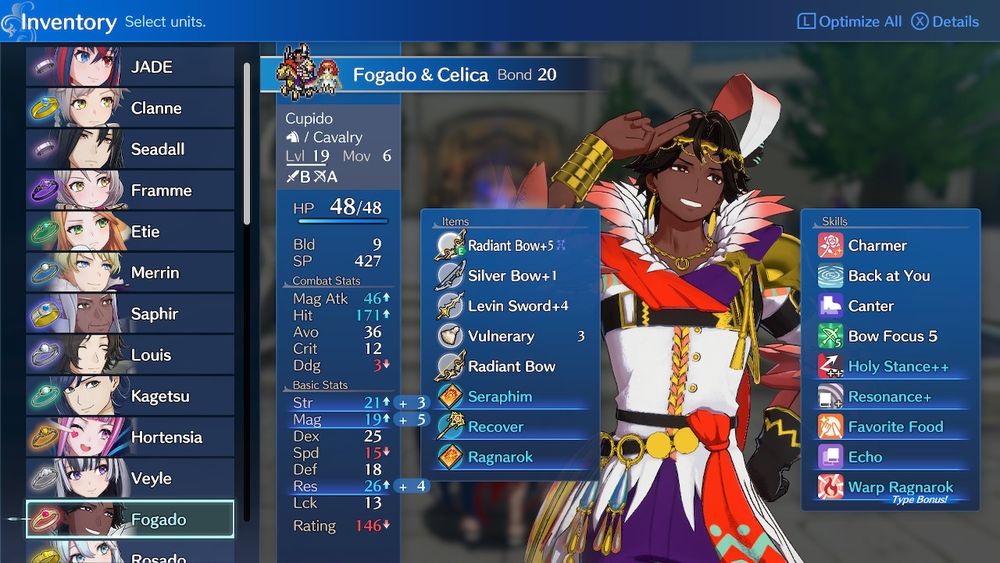Select the Holy Stance++ skill

tap(897, 366)
